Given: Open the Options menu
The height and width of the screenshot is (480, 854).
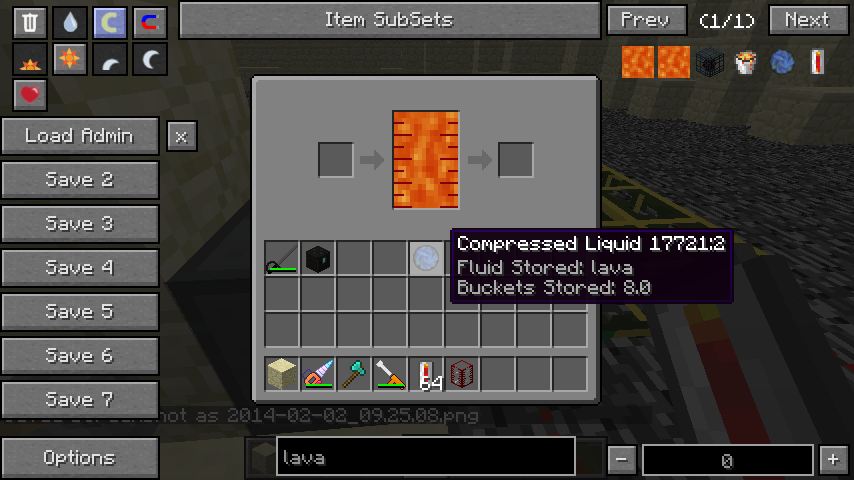Looking at the screenshot, I should (80, 458).
